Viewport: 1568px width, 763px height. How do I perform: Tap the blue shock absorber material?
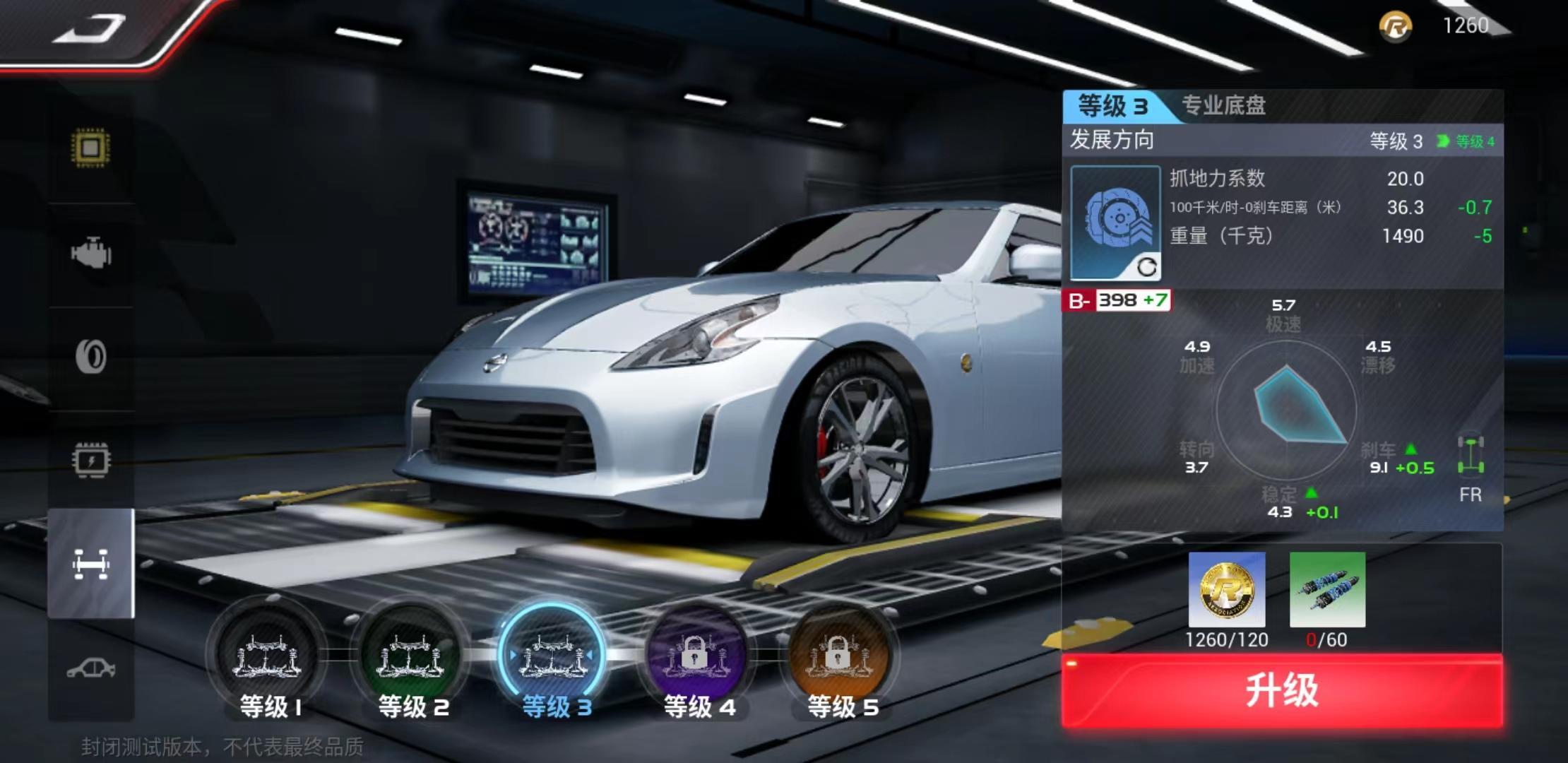(1327, 590)
